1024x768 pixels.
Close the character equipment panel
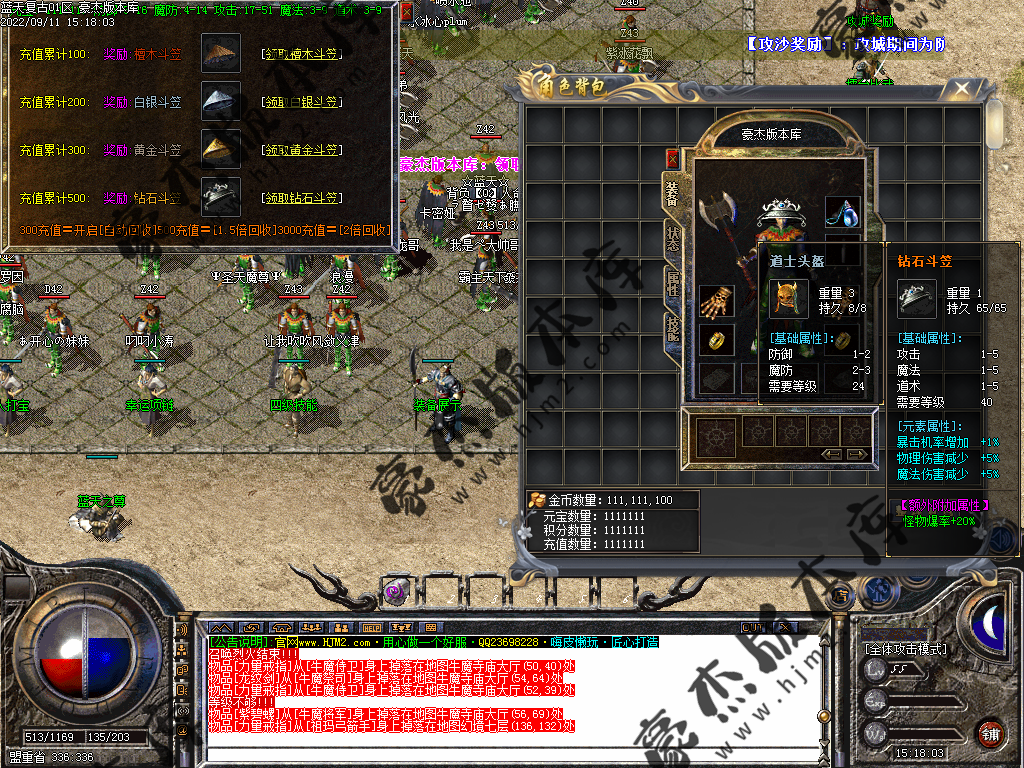(672, 158)
